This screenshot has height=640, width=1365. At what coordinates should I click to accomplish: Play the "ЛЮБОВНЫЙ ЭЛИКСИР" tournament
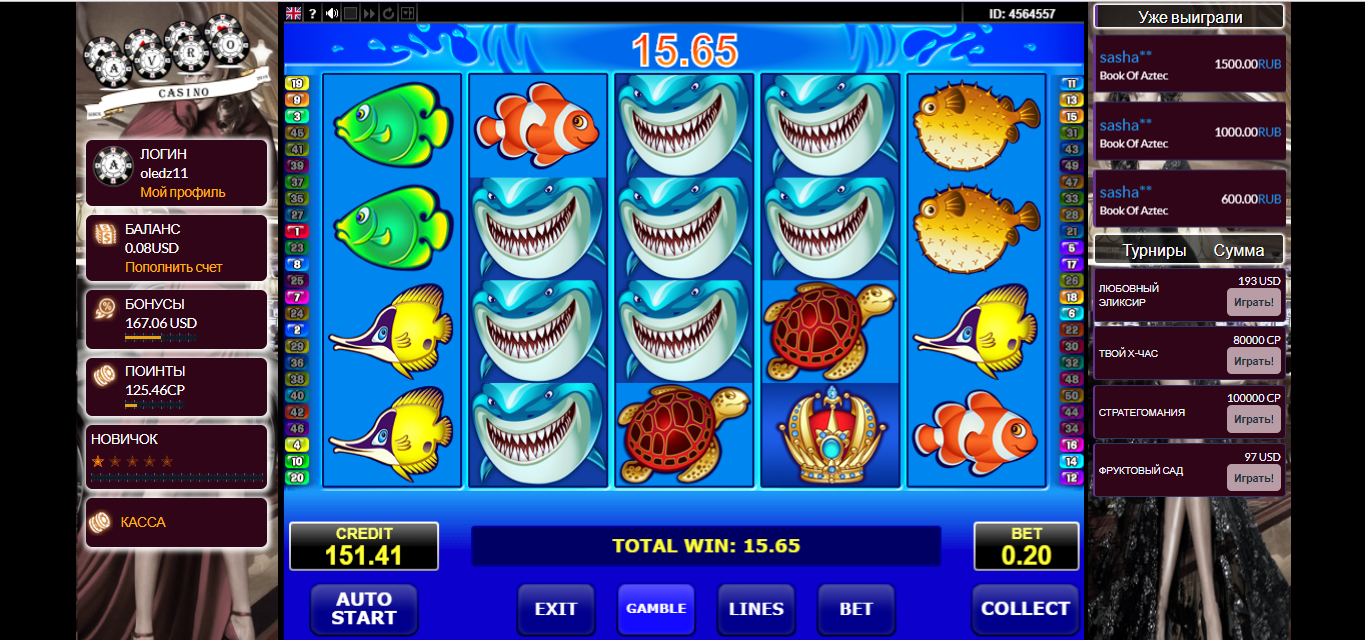(1253, 302)
